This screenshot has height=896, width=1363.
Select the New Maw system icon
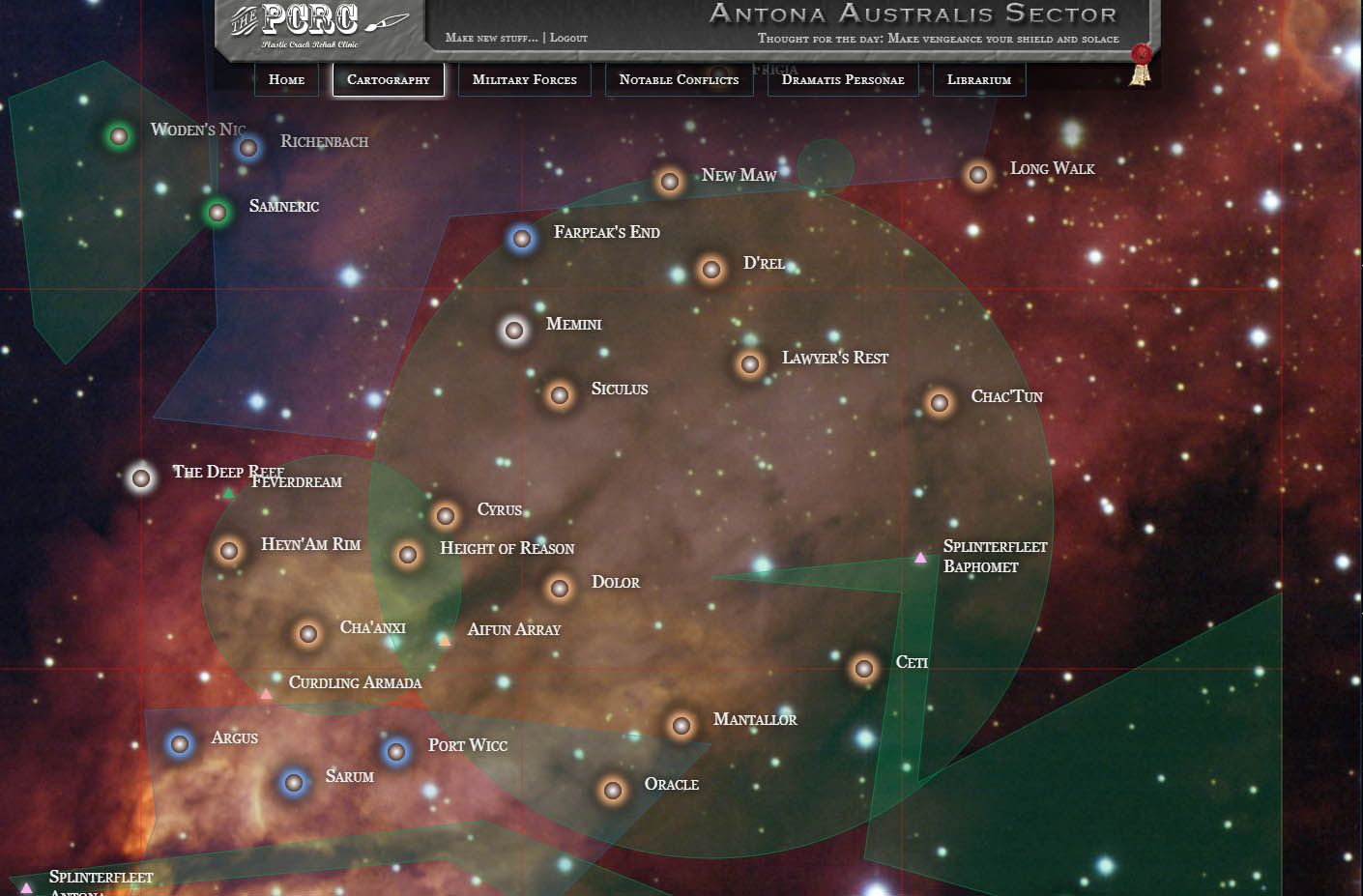[669, 181]
